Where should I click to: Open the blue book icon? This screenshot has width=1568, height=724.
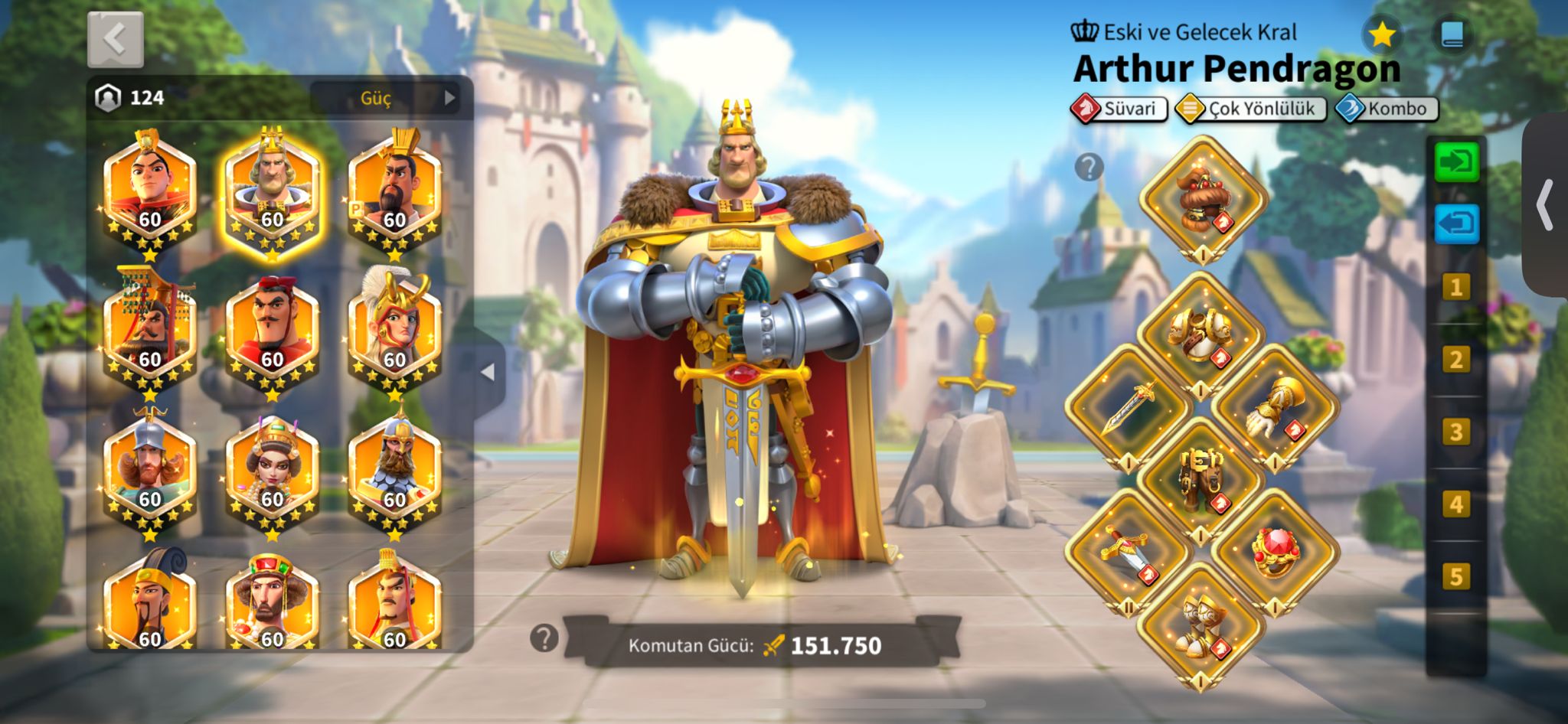pos(1452,34)
